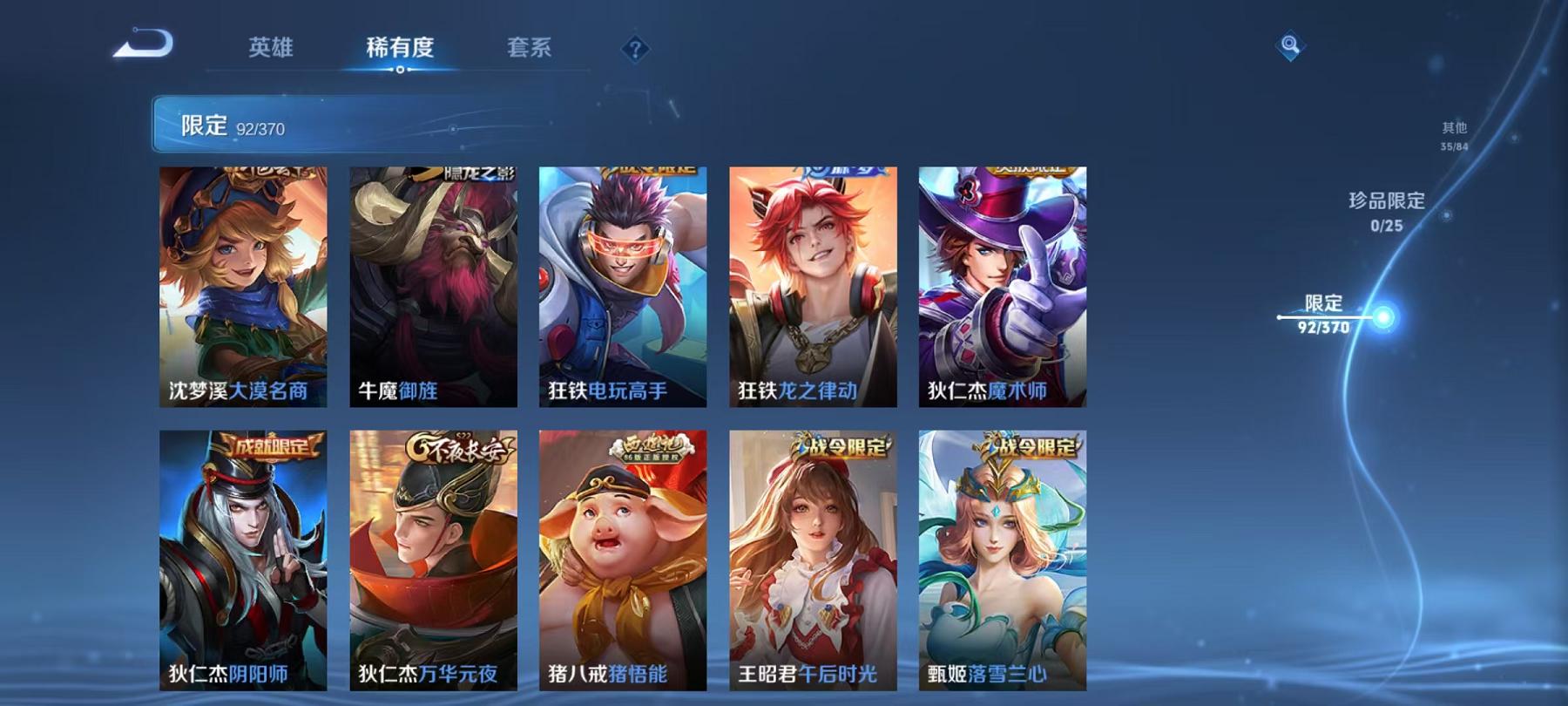The width and height of the screenshot is (1568, 706).
Task: Click the question mark help icon
Action: pos(634,48)
